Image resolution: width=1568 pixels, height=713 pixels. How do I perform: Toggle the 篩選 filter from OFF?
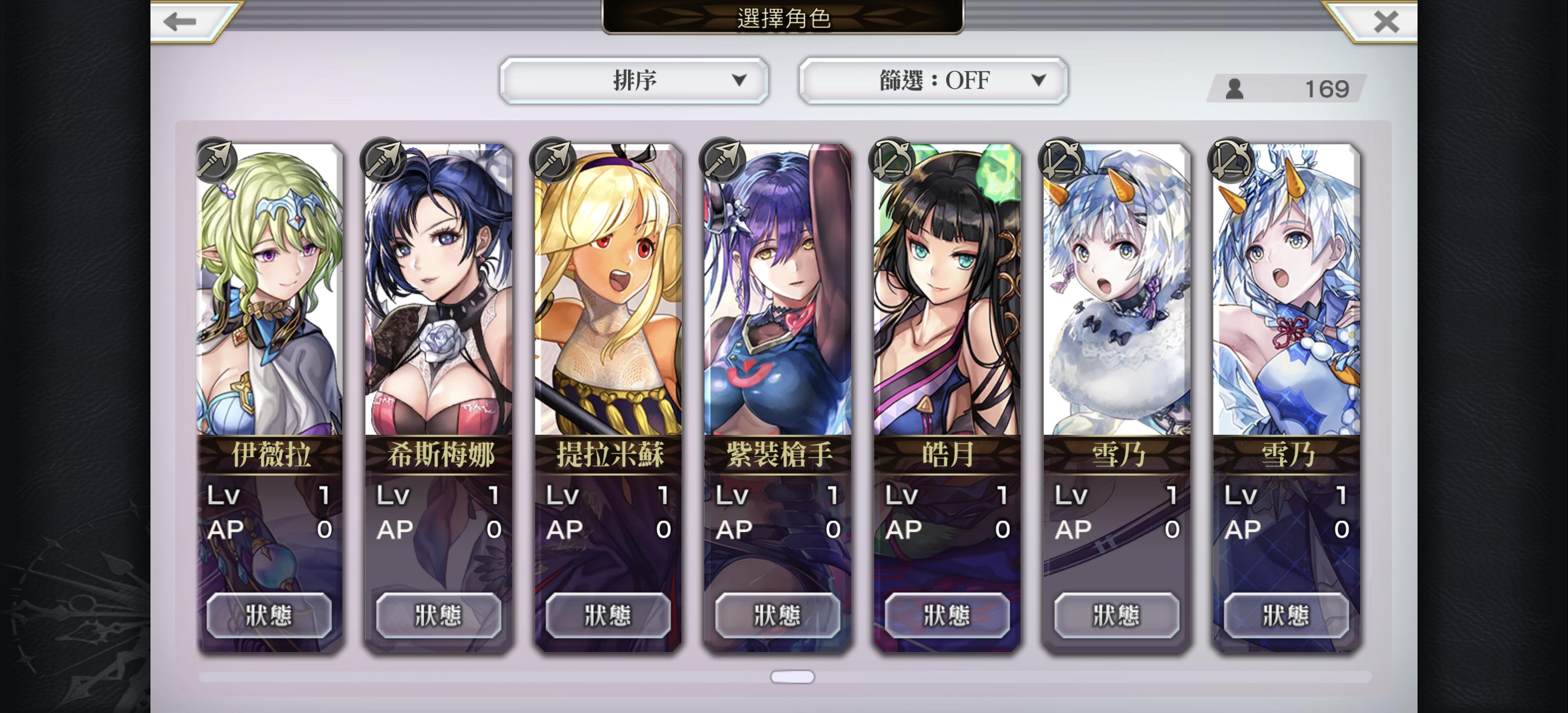click(x=933, y=80)
